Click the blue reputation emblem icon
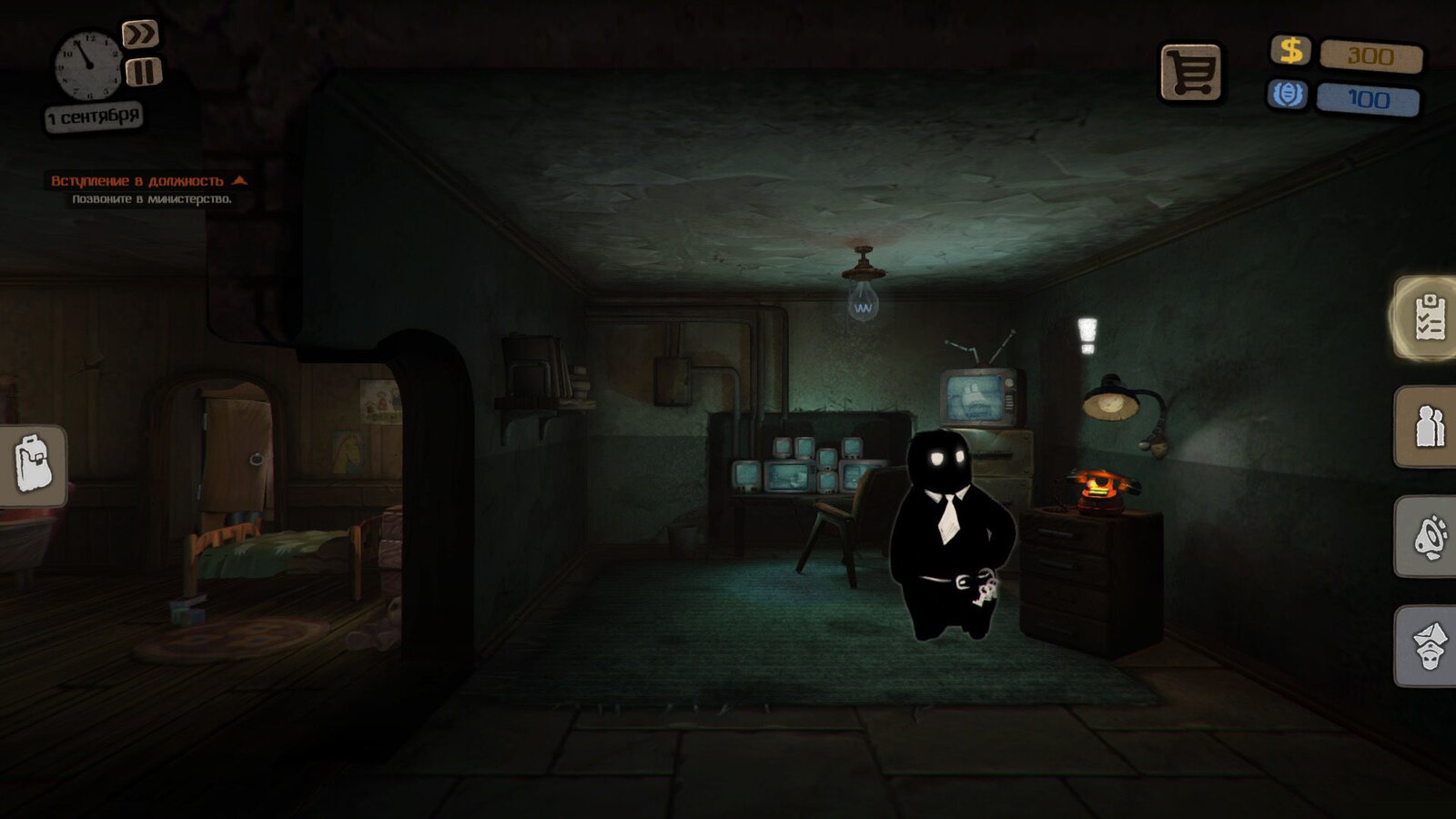 [x=1287, y=95]
